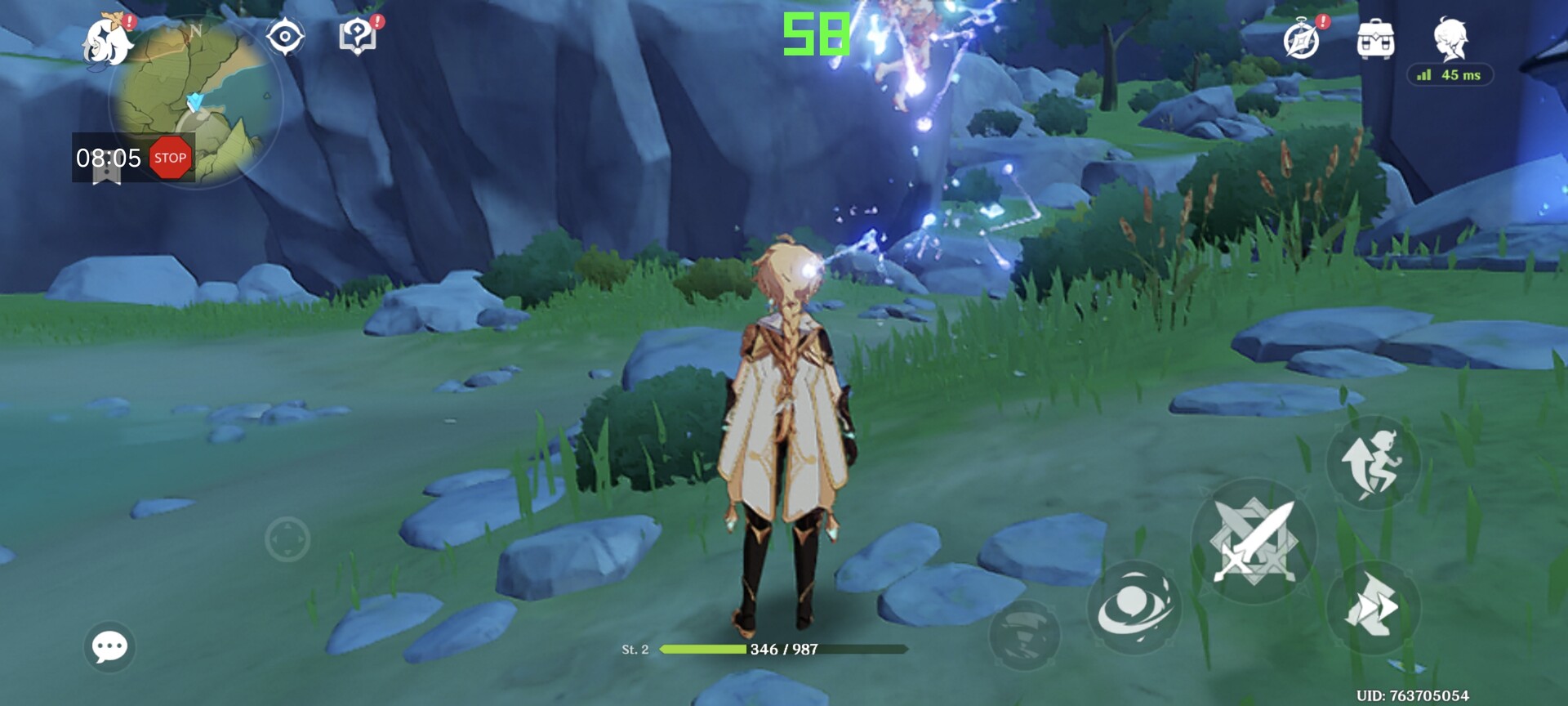Trigger the dimmed elemental burst button
Image resolution: width=1568 pixels, height=706 pixels.
click(1025, 635)
